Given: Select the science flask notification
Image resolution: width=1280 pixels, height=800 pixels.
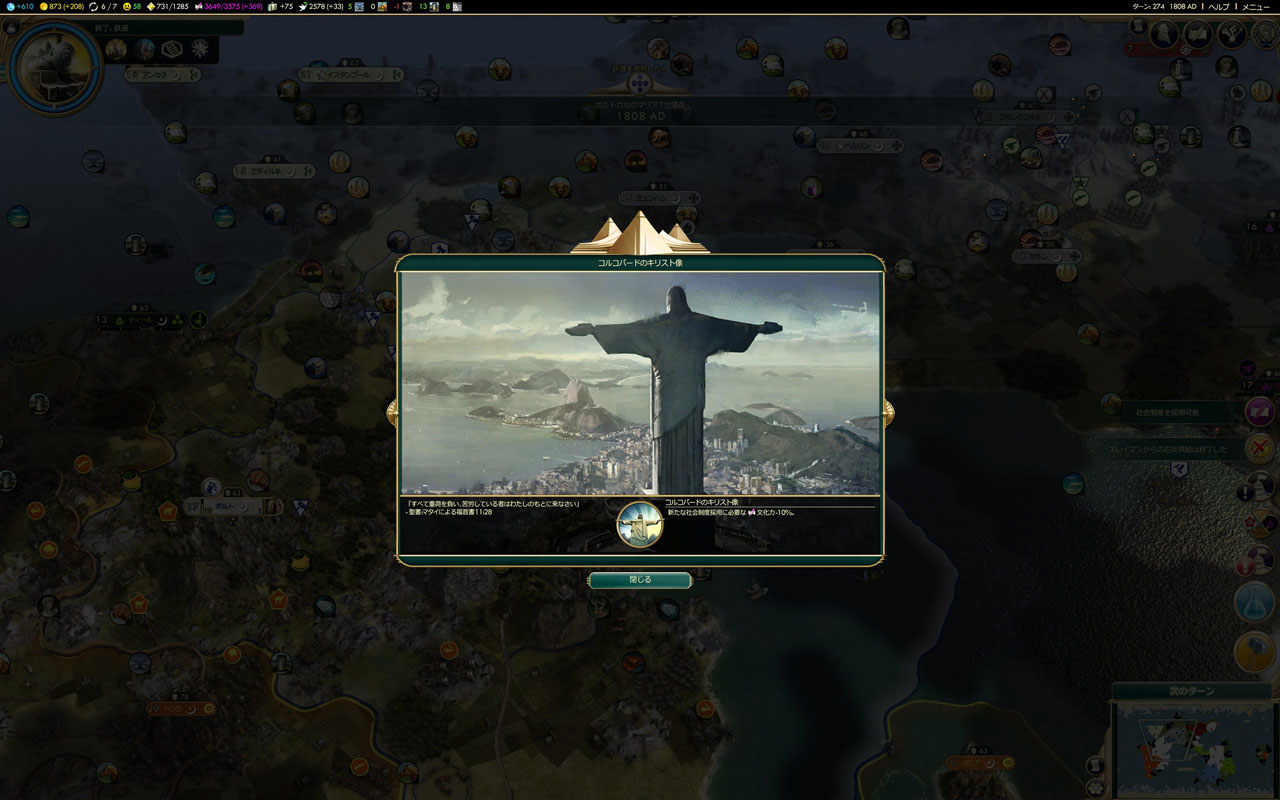Looking at the screenshot, I should (1254, 602).
